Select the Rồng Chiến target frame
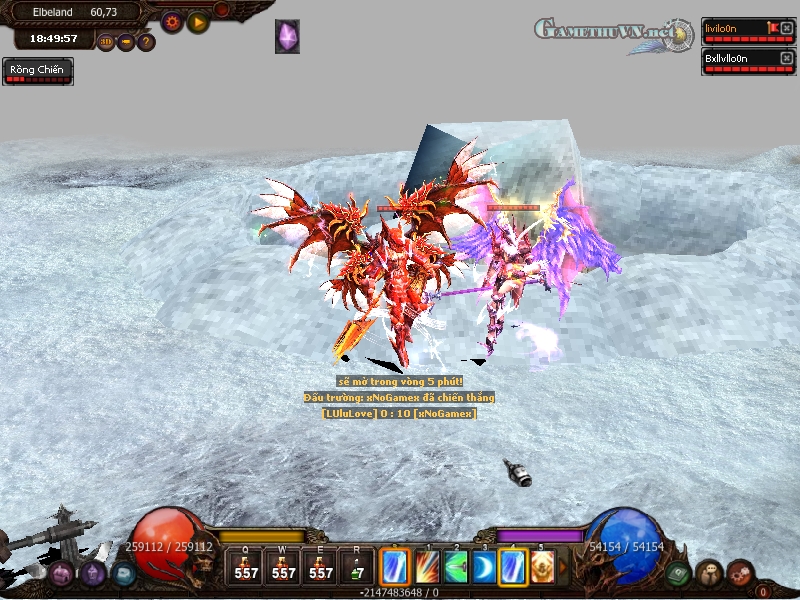Screen dimensions: 800x600 pos(38,71)
